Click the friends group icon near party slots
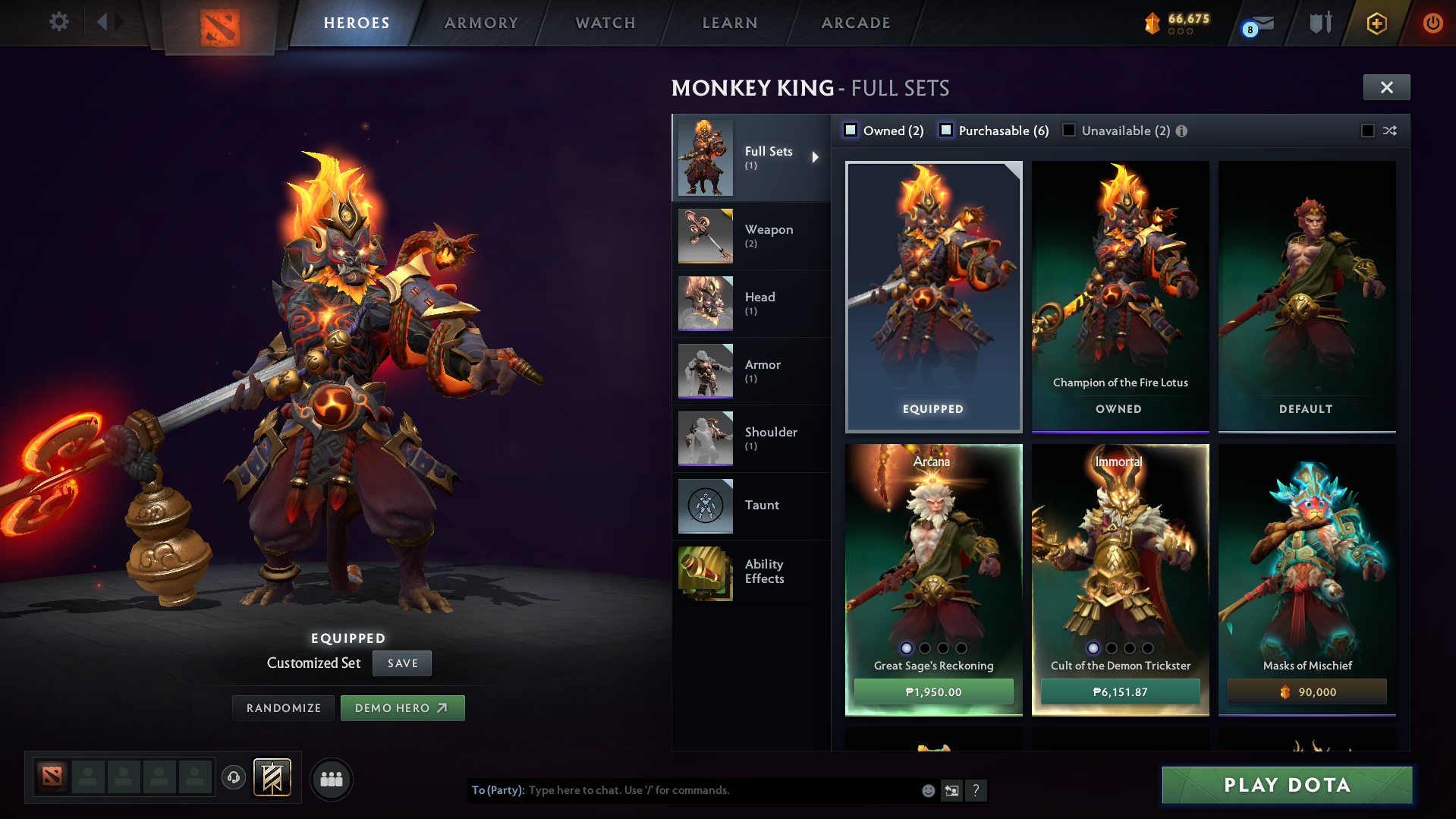The height and width of the screenshot is (819, 1456). coord(331,779)
